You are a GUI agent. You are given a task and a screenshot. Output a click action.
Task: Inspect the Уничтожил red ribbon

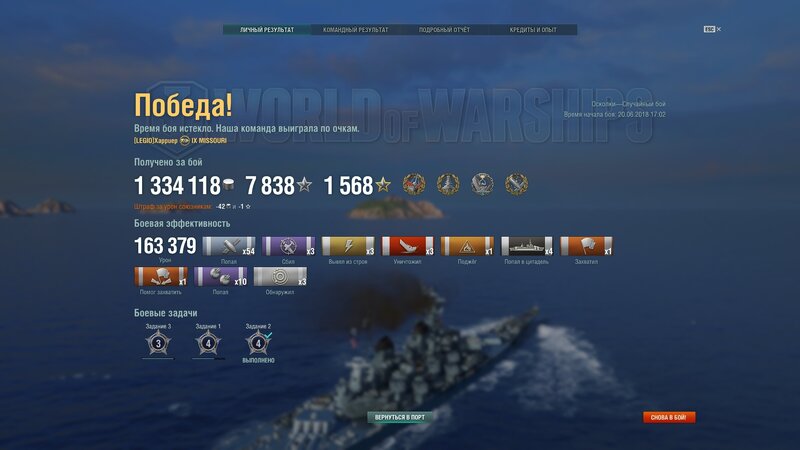409,246
